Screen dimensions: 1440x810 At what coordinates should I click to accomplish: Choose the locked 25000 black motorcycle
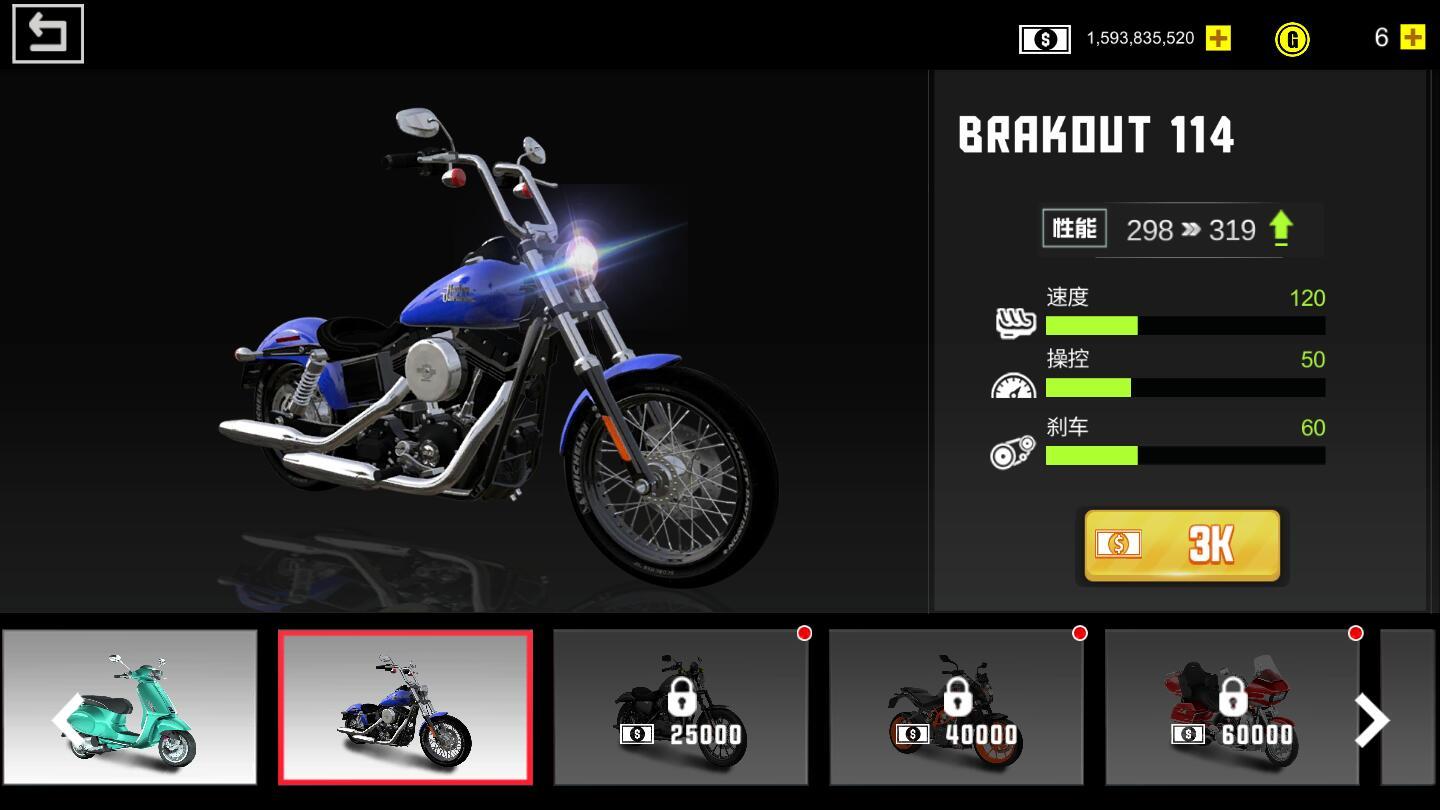[680, 708]
